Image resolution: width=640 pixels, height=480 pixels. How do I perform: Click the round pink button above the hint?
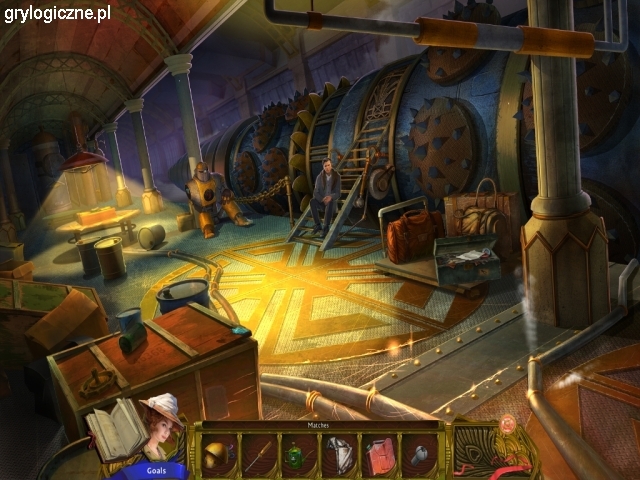(508, 424)
